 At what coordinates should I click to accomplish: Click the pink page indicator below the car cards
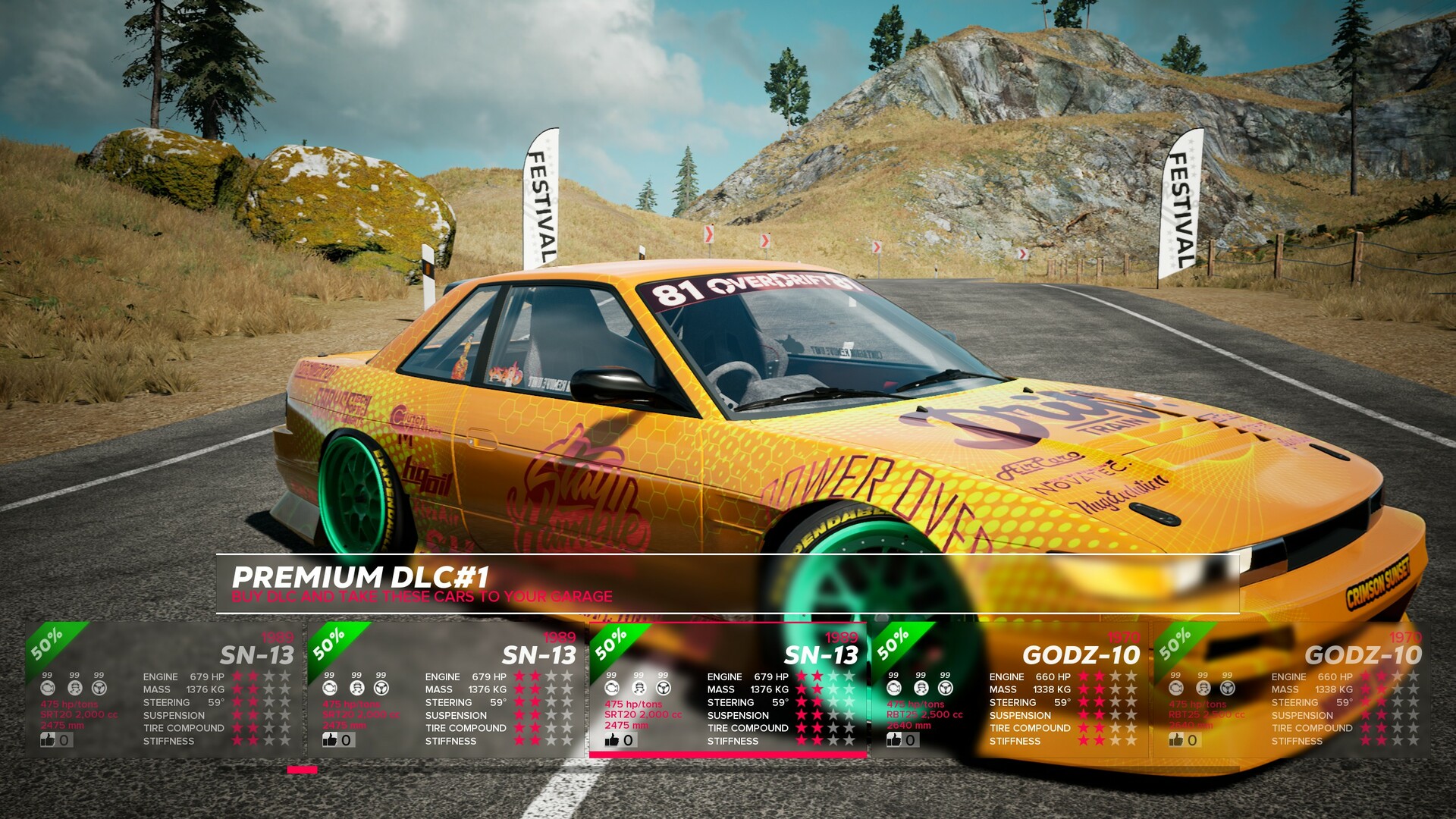pos(300,770)
